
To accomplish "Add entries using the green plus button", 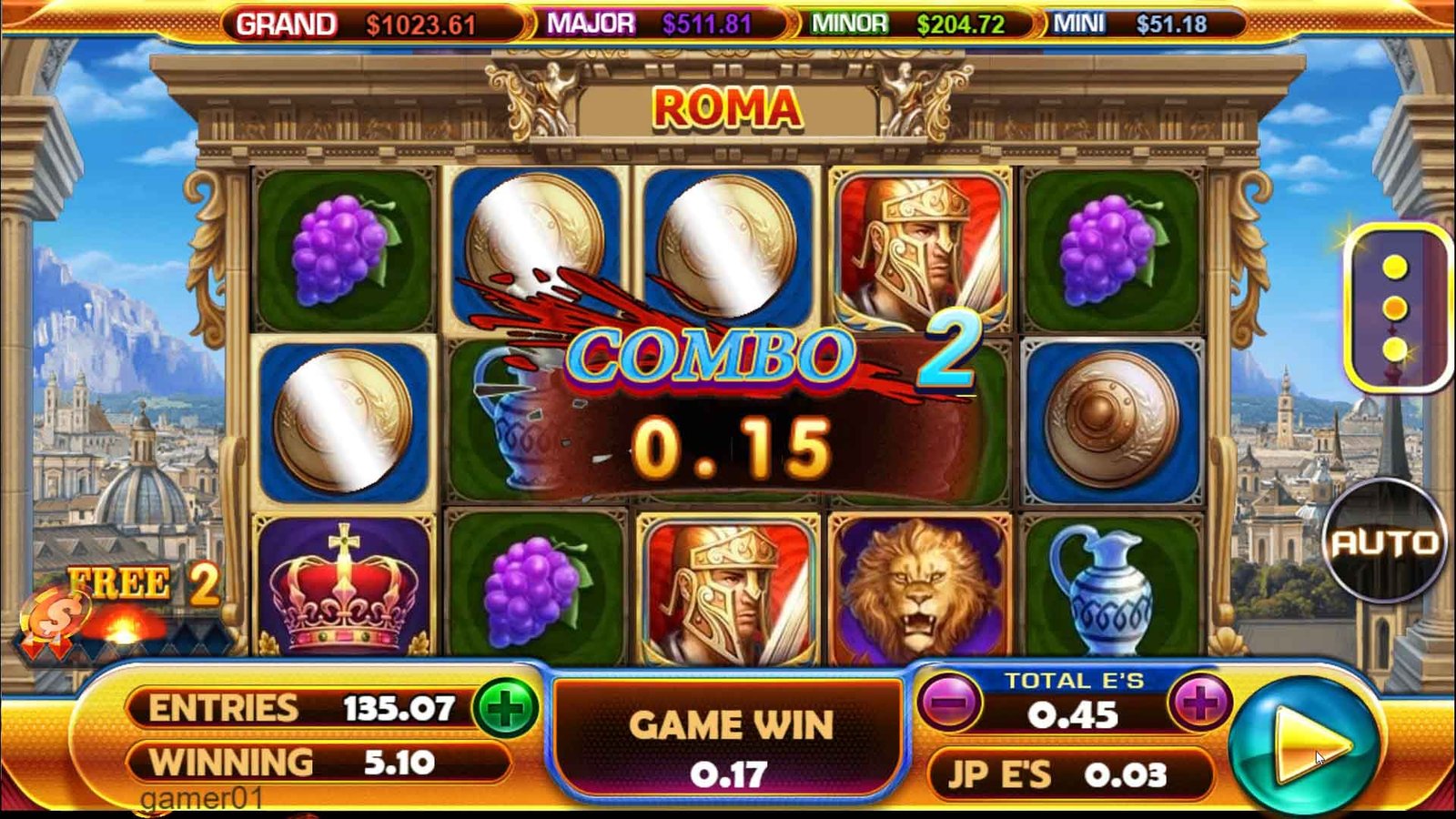I will tap(506, 709).
